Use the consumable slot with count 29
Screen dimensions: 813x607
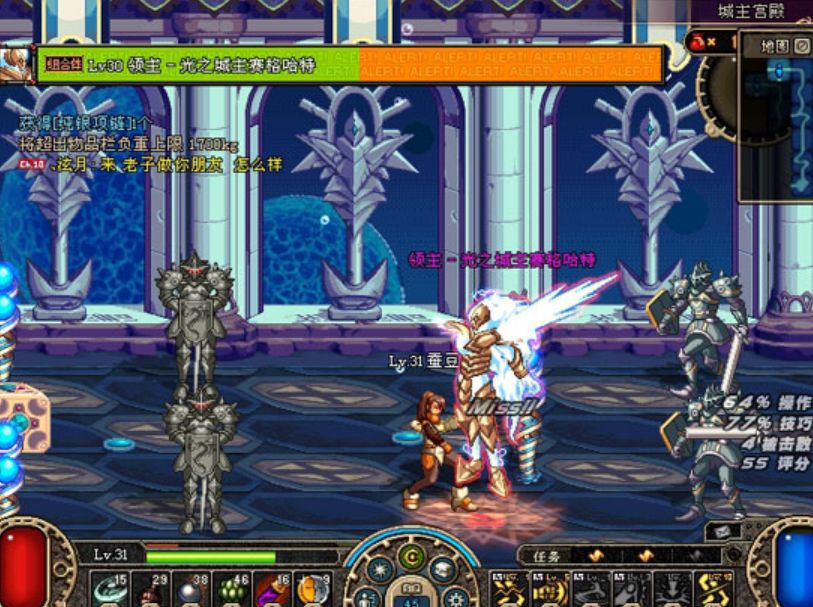point(148,589)
